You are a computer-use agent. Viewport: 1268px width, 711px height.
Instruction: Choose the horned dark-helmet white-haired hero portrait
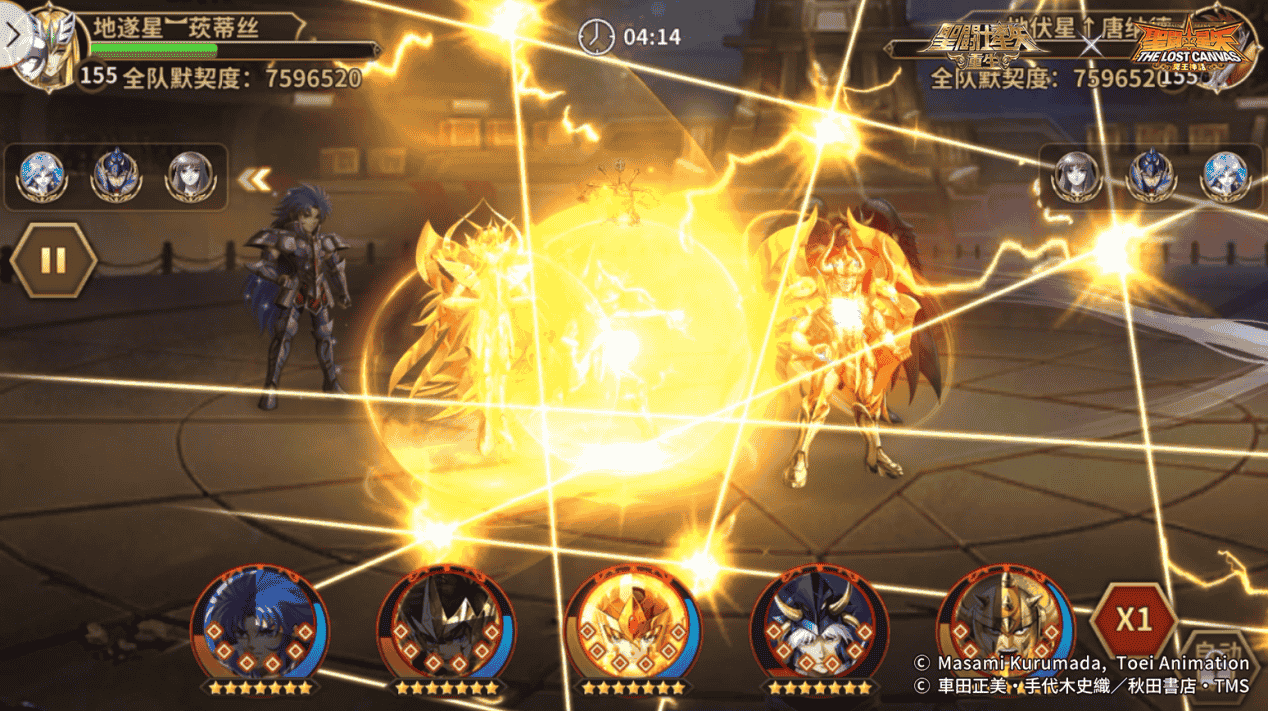pyautogui.click(x=819, y=623)
